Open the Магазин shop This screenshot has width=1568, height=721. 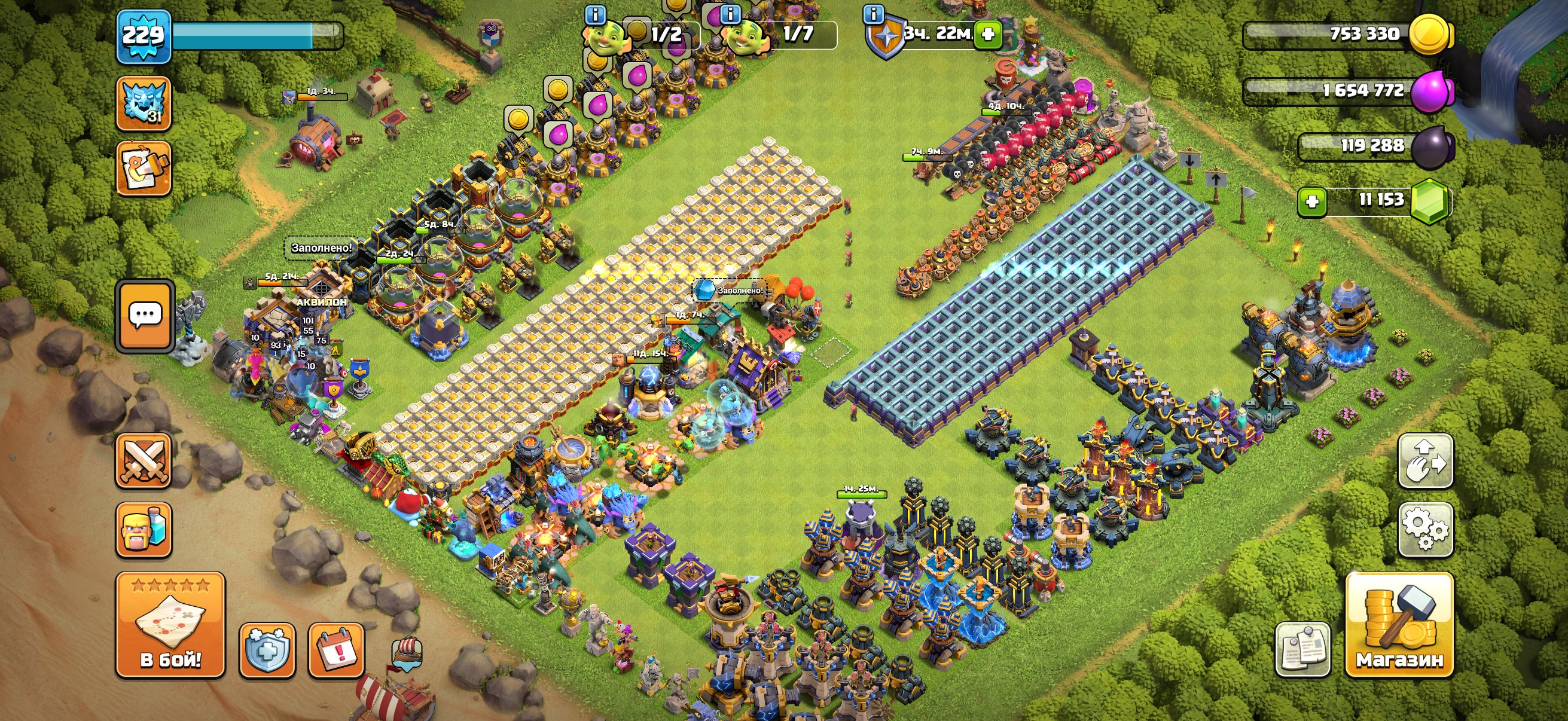(x=1399, y=625)
